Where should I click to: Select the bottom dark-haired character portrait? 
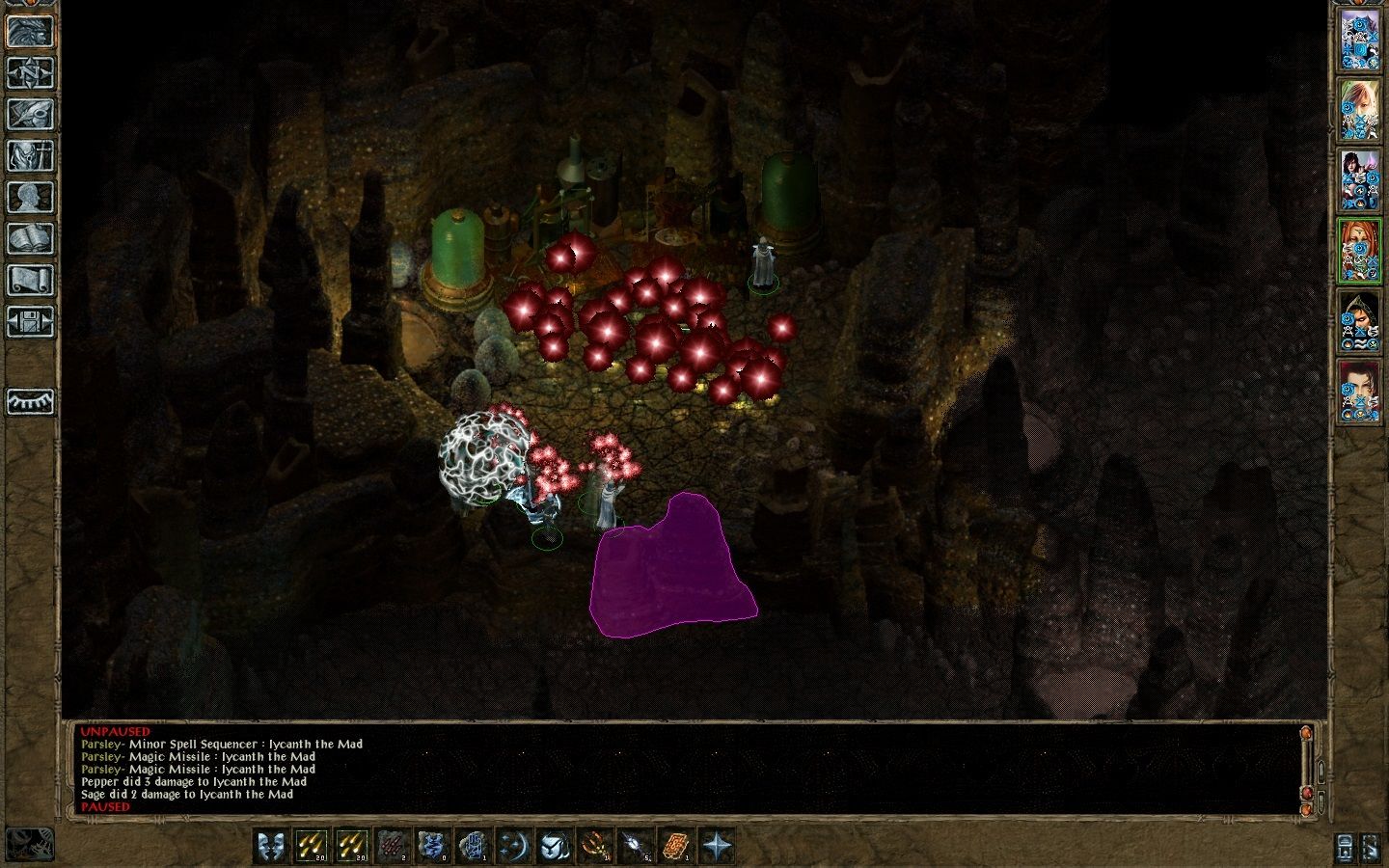click(x=1359, y=391)
